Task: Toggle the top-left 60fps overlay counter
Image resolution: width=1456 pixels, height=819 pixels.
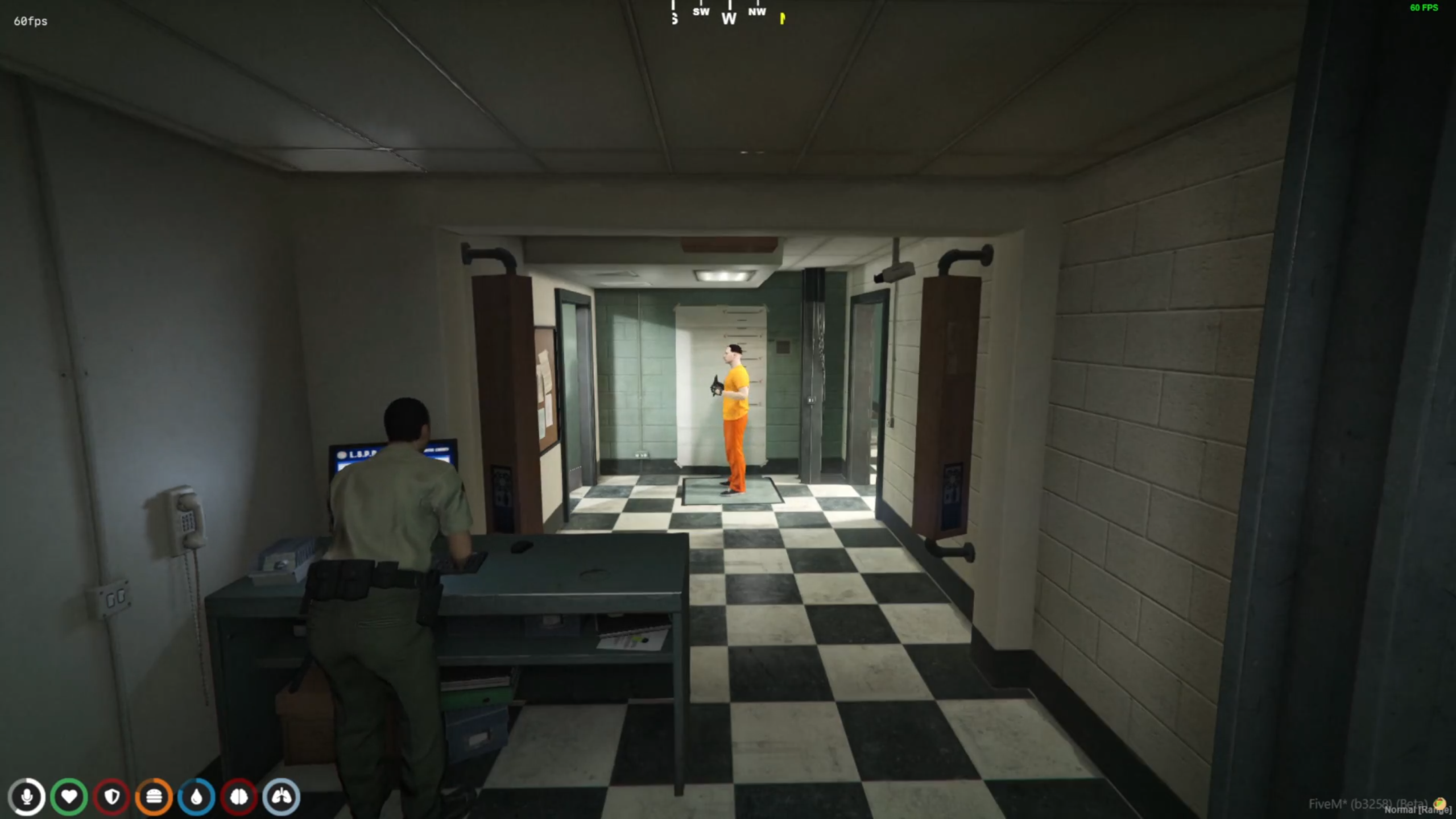Action: coord(30,22)
